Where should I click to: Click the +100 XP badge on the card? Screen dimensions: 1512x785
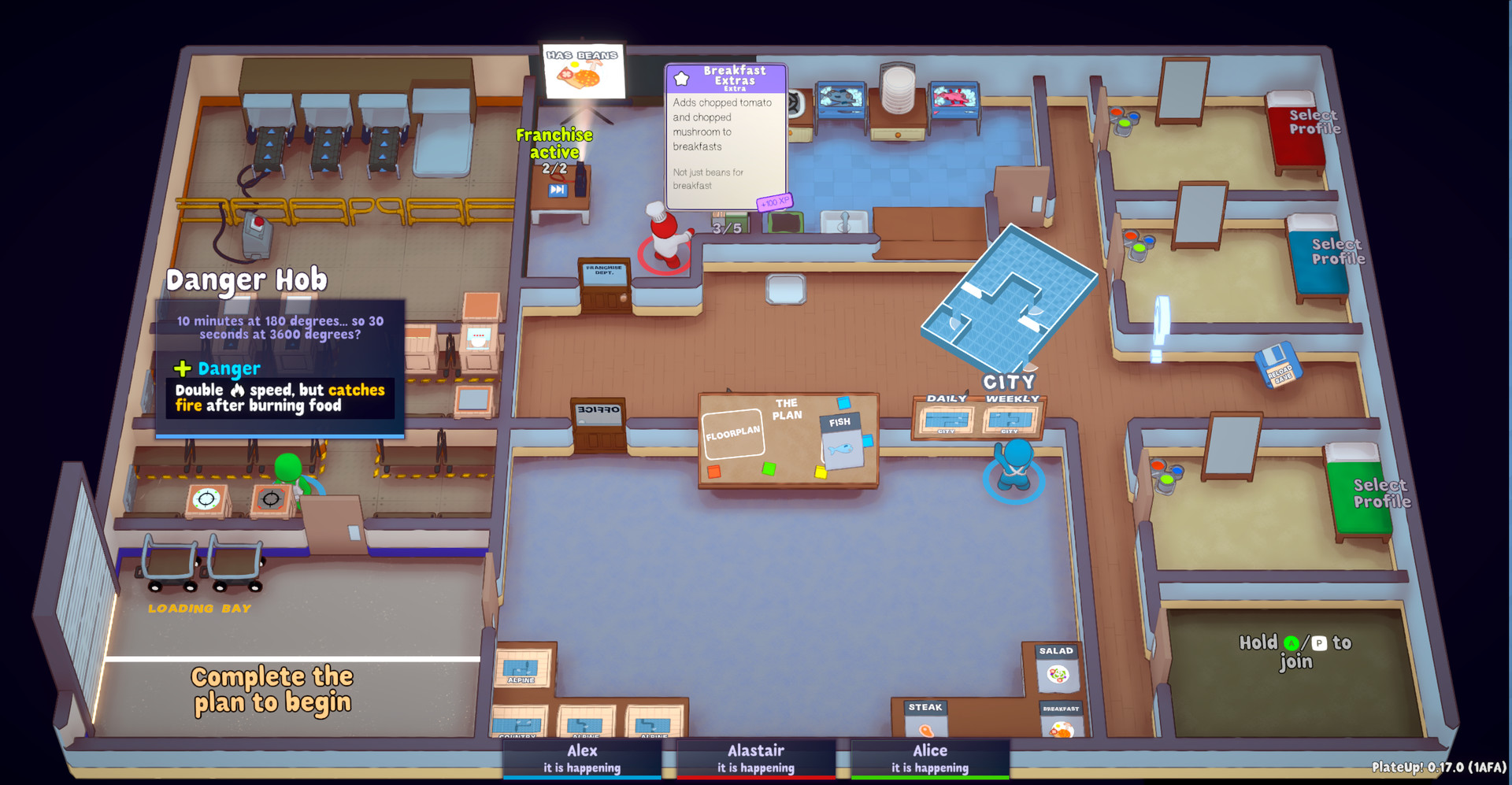[x=774, y=202]
